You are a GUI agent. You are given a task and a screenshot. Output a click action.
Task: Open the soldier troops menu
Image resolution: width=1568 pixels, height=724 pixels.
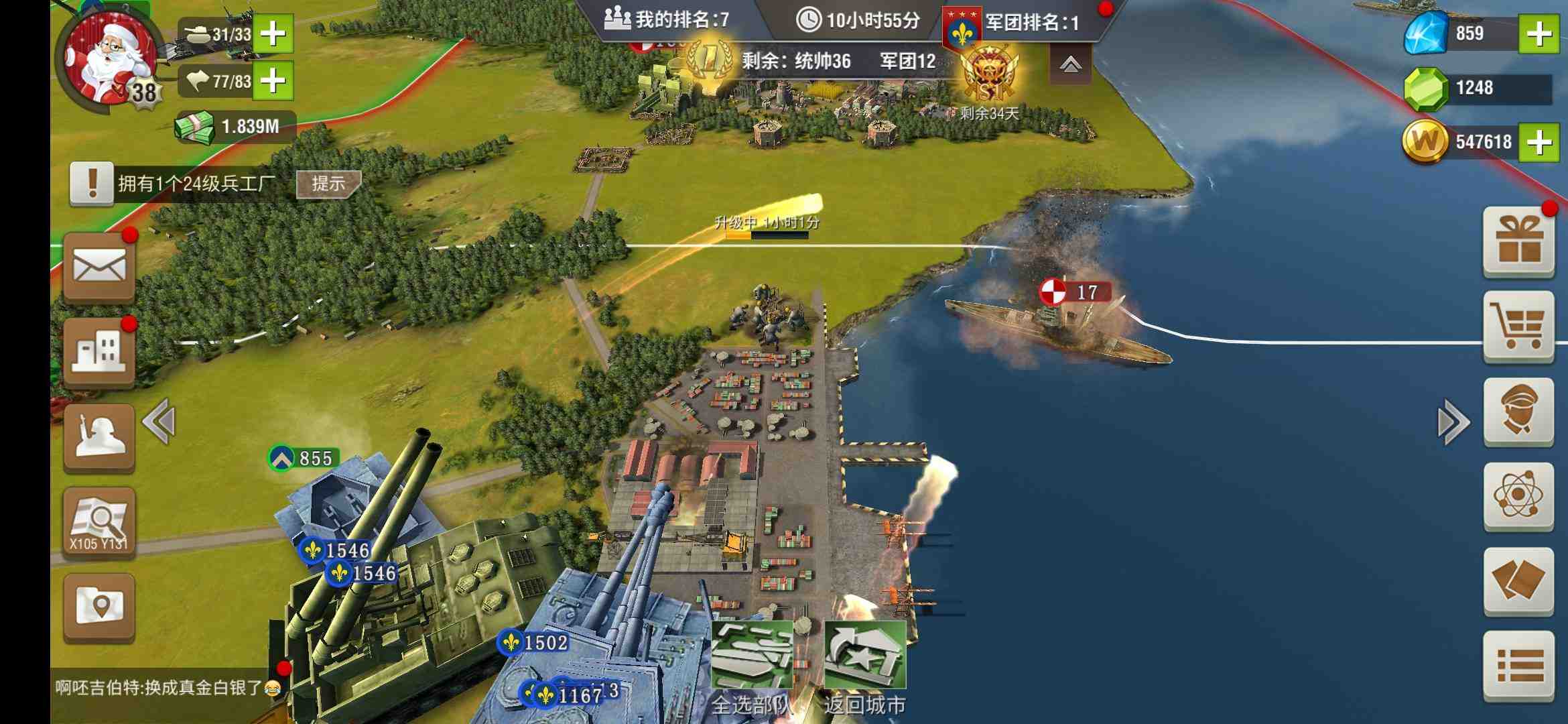(99, 437)
